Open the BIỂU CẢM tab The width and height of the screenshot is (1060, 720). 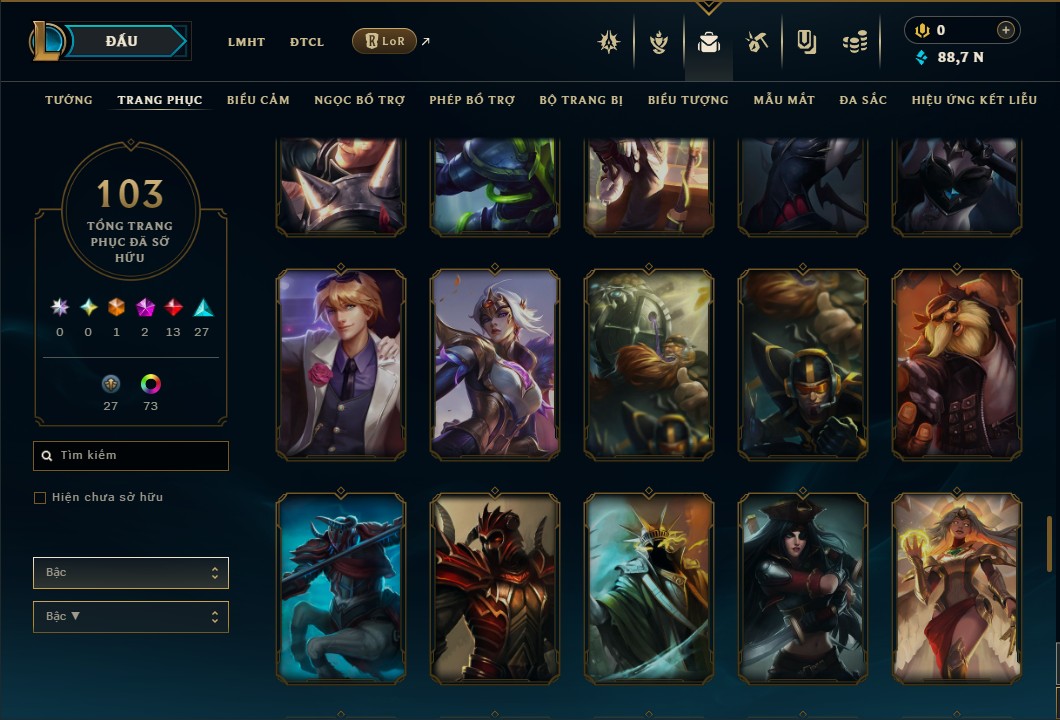pos(258,100)
